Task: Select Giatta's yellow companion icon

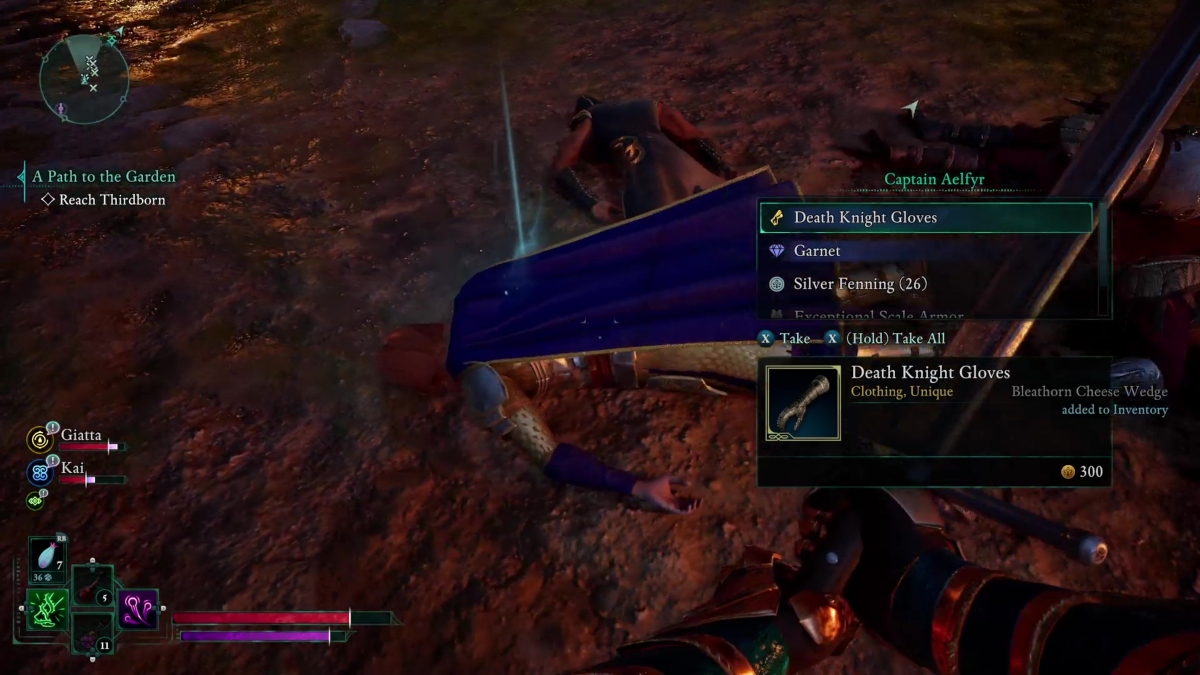Action: [40, 439]
